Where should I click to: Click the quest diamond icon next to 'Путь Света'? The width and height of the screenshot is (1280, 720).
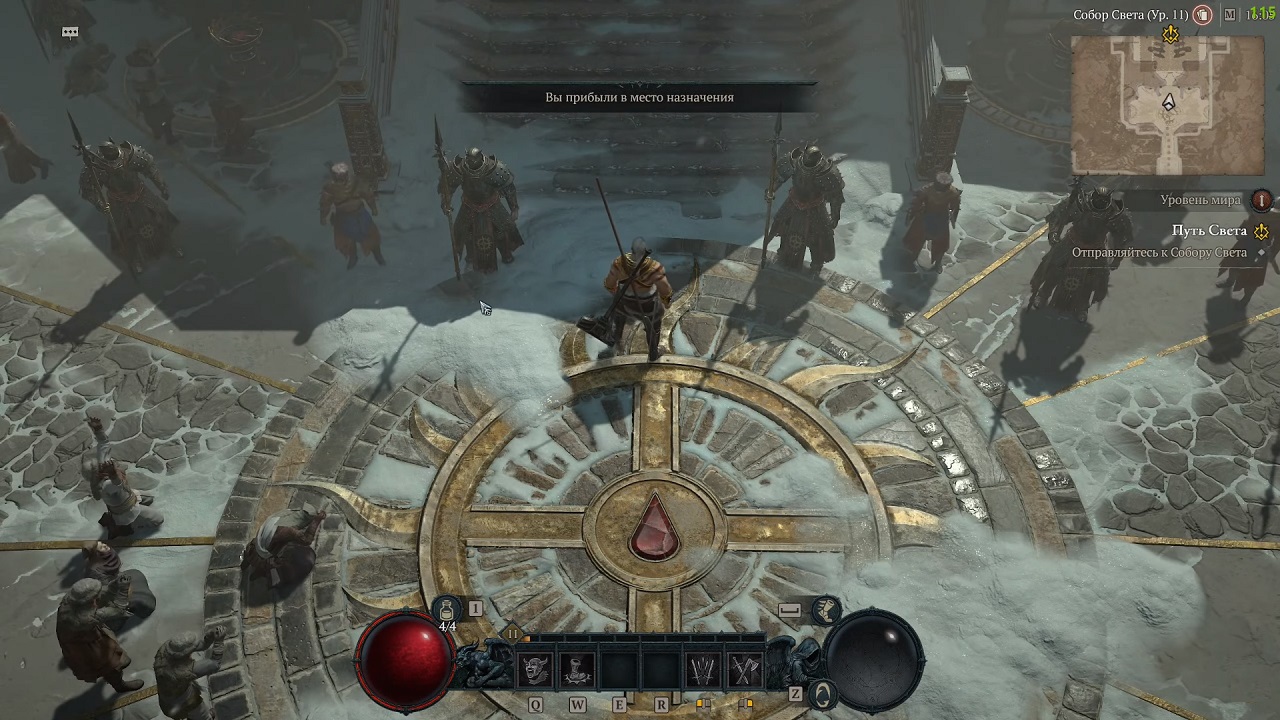click(x=1261, y=230)
